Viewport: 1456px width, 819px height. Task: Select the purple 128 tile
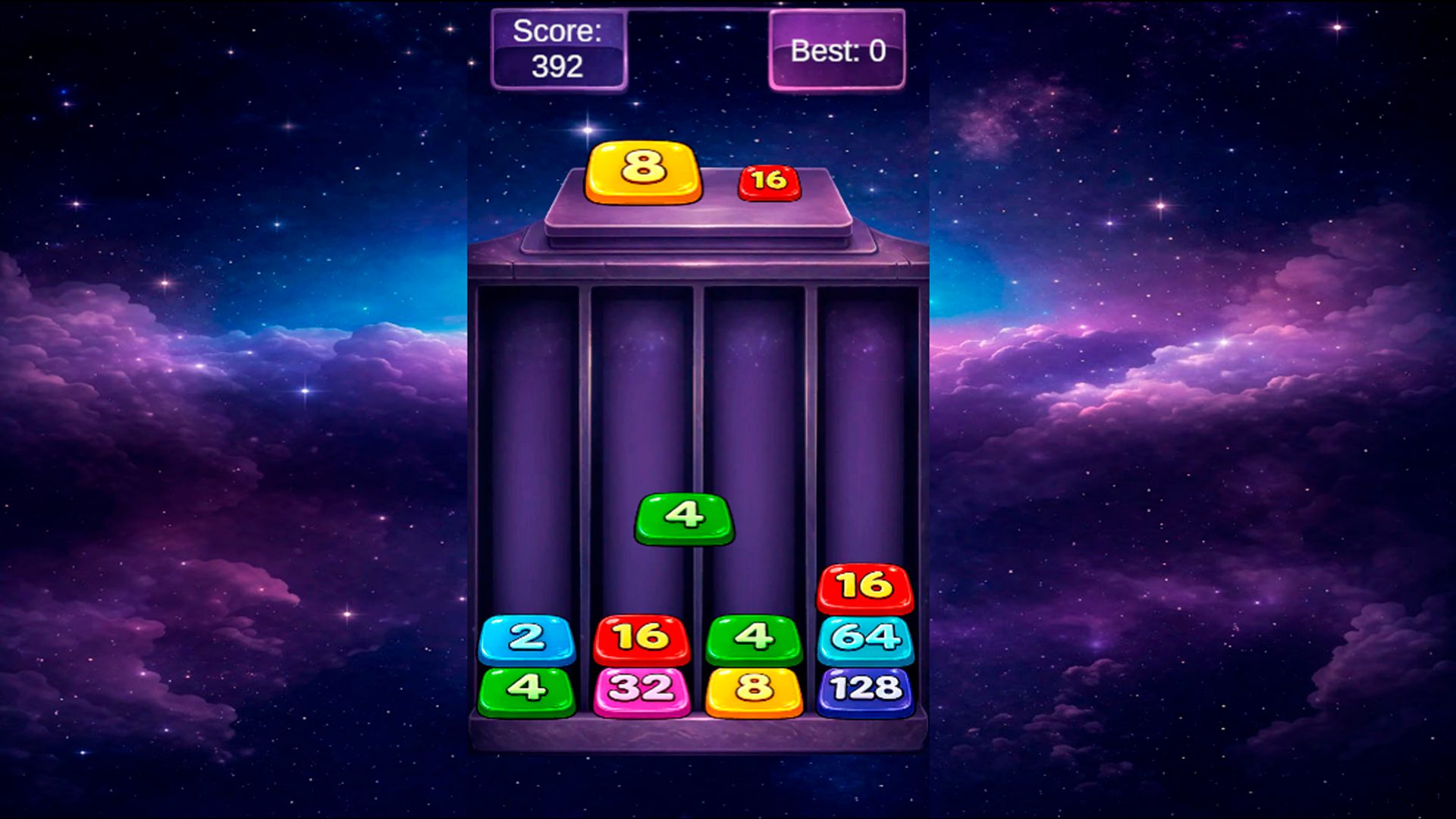pos(865,689)
